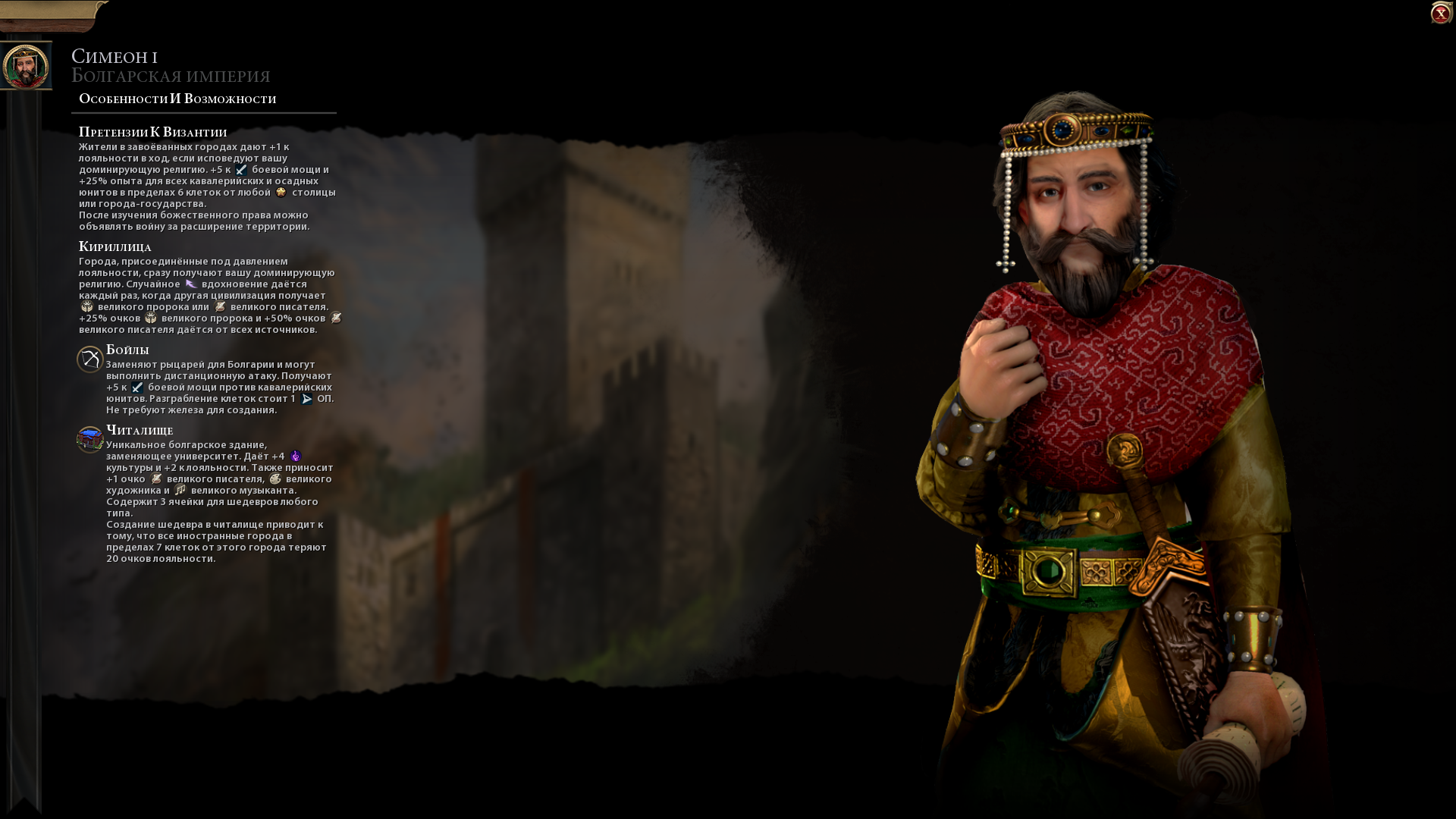The width and height of the screenshot is (1456, 819).
Task: Select the Great Writer quill icon
Action: pyautogui.click(x=220, y=308)
